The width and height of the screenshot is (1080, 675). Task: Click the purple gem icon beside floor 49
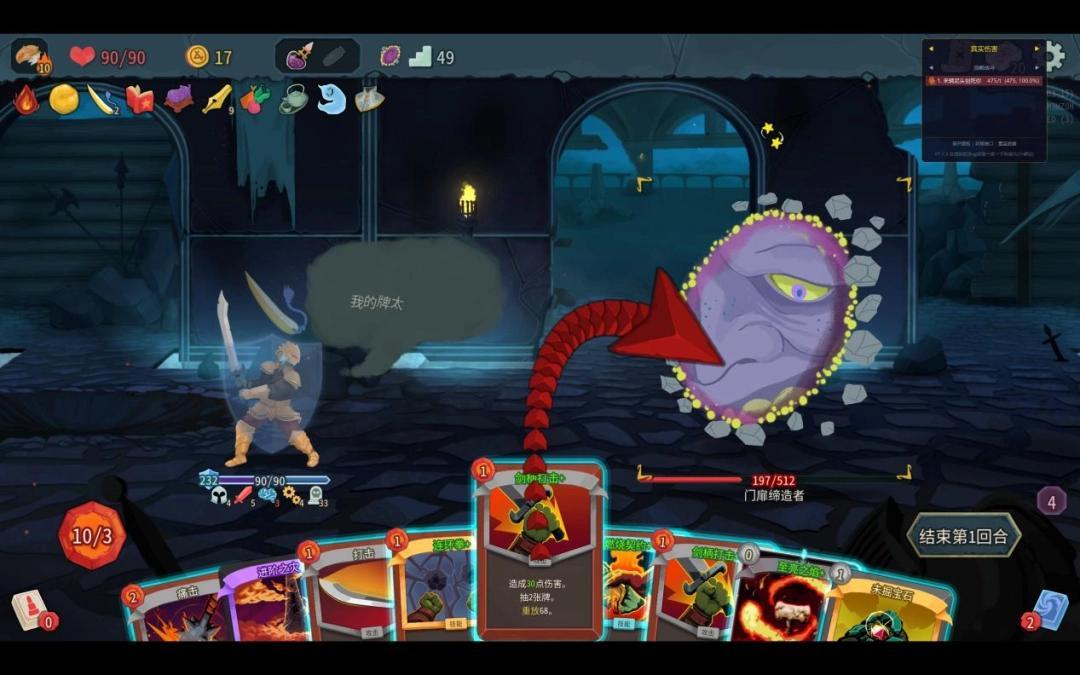(x=390, y=57)
